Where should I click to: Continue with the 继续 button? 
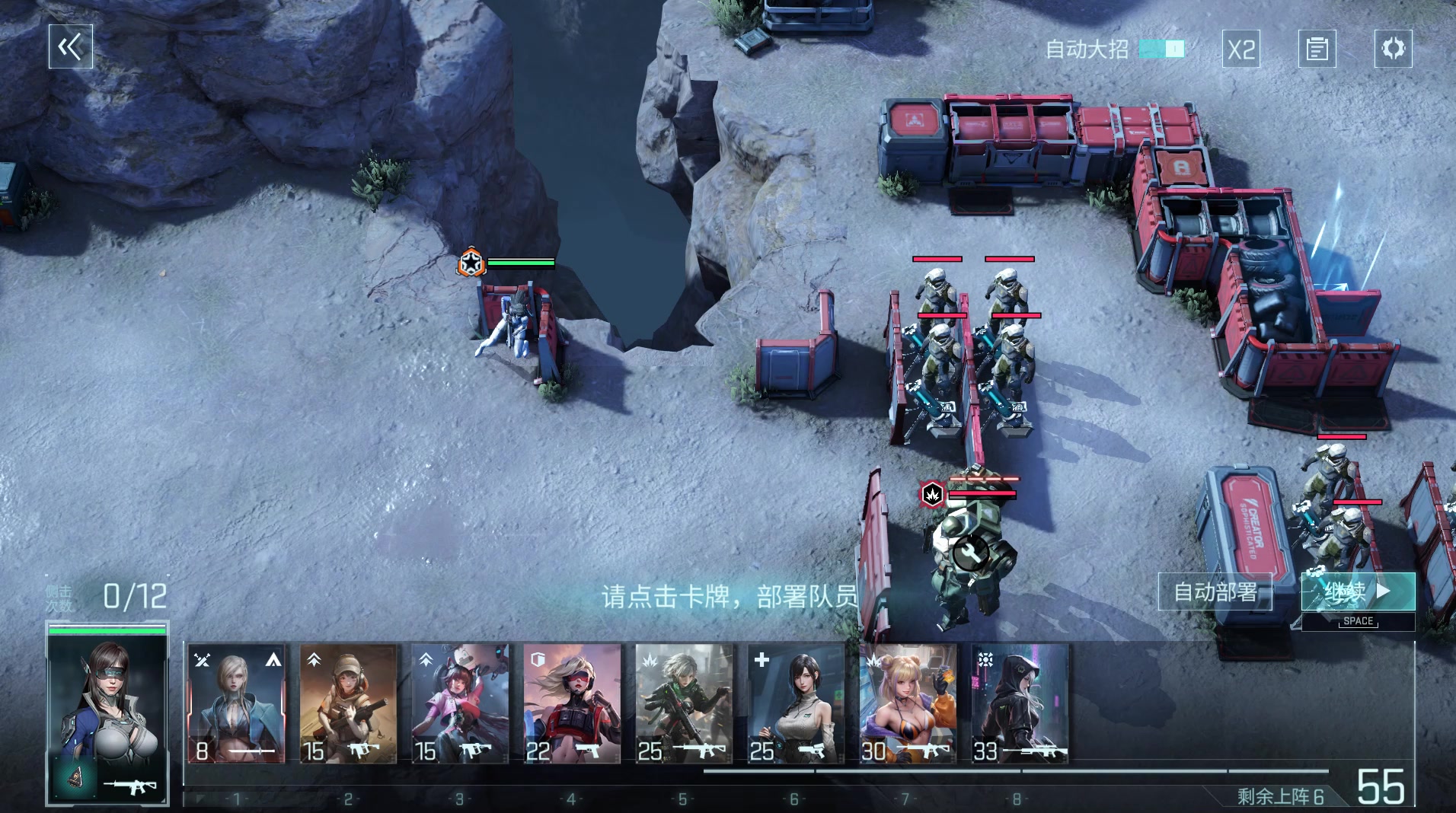(1358, 591)
